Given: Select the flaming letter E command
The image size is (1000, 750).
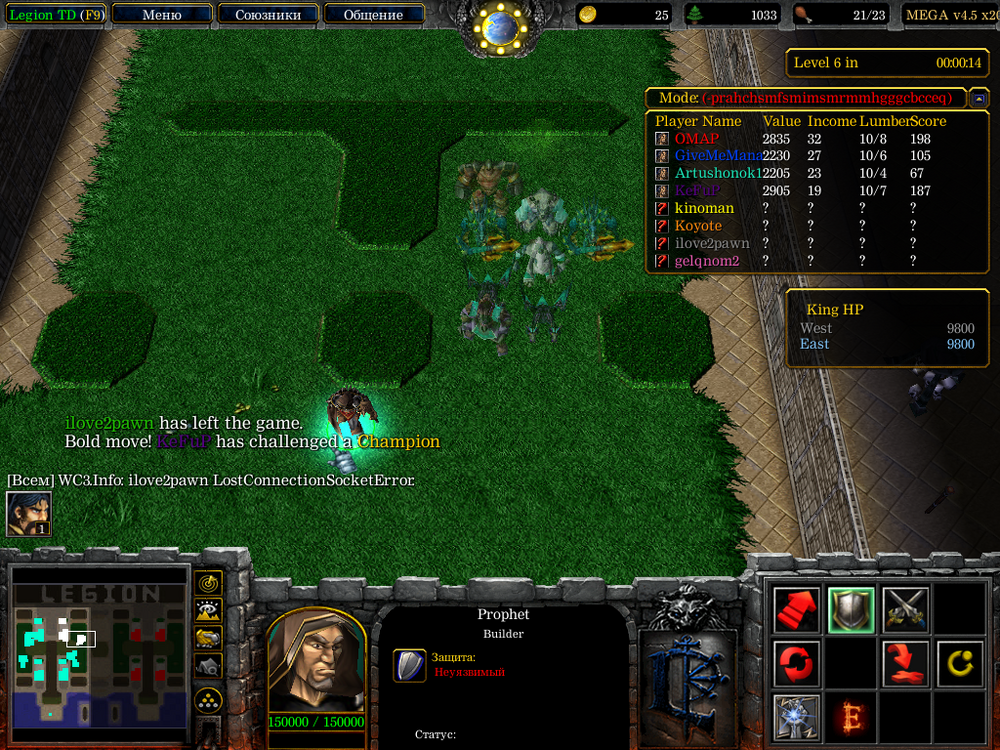Looking at the screenshot, I should point(851,716).
